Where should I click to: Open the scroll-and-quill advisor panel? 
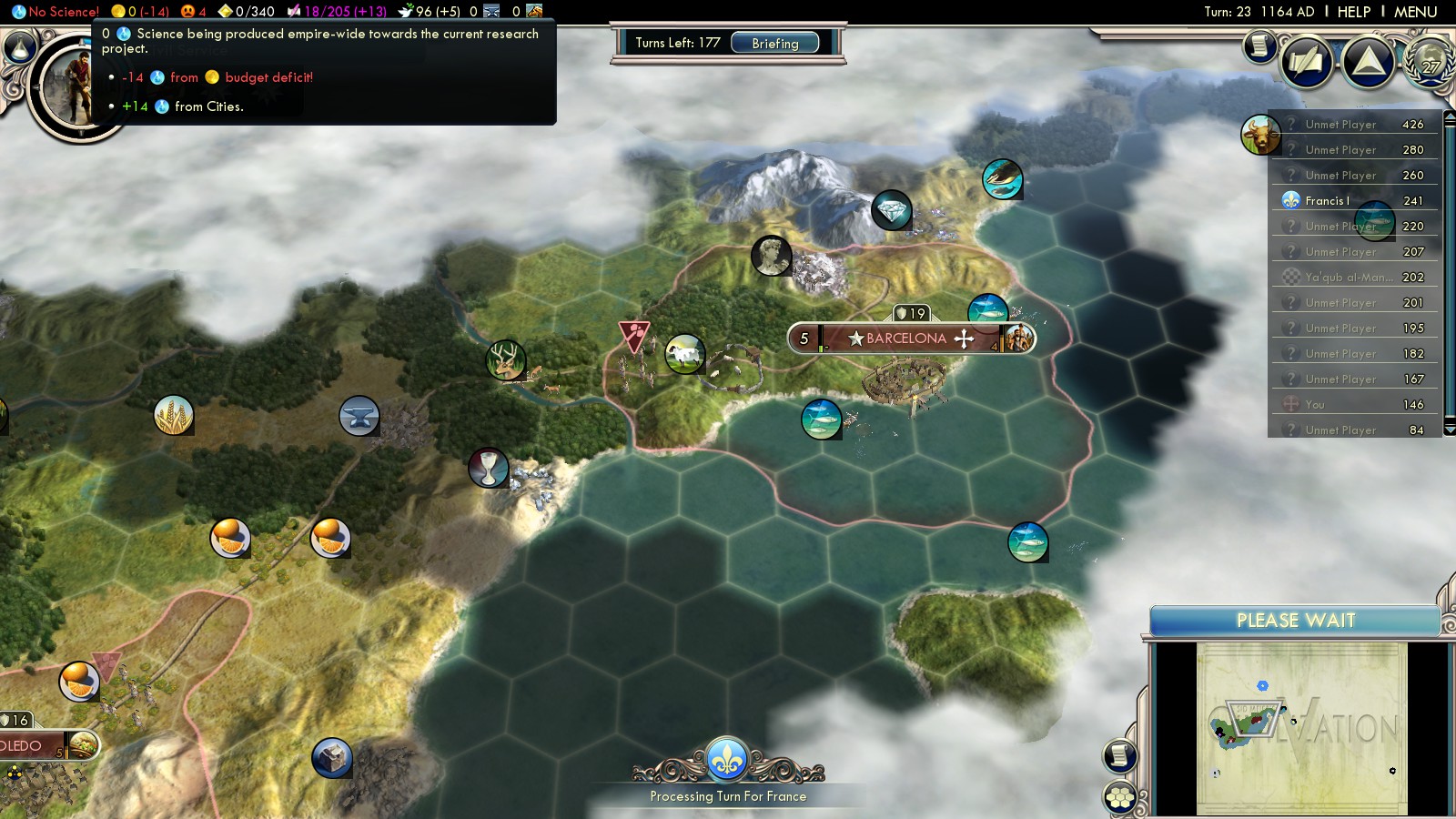[x=1307, y=62]
